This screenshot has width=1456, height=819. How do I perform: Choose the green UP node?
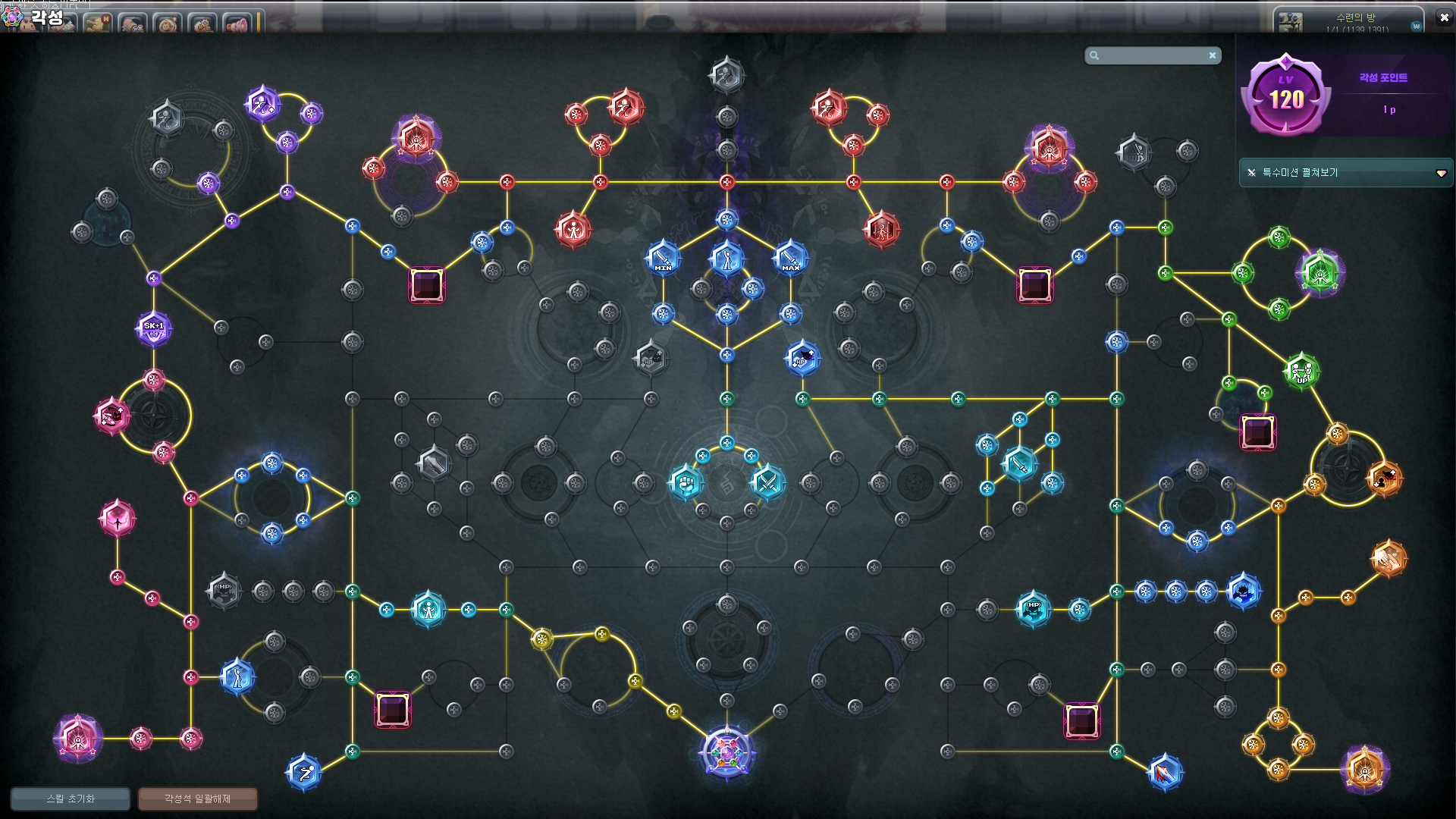(1301, 371)
